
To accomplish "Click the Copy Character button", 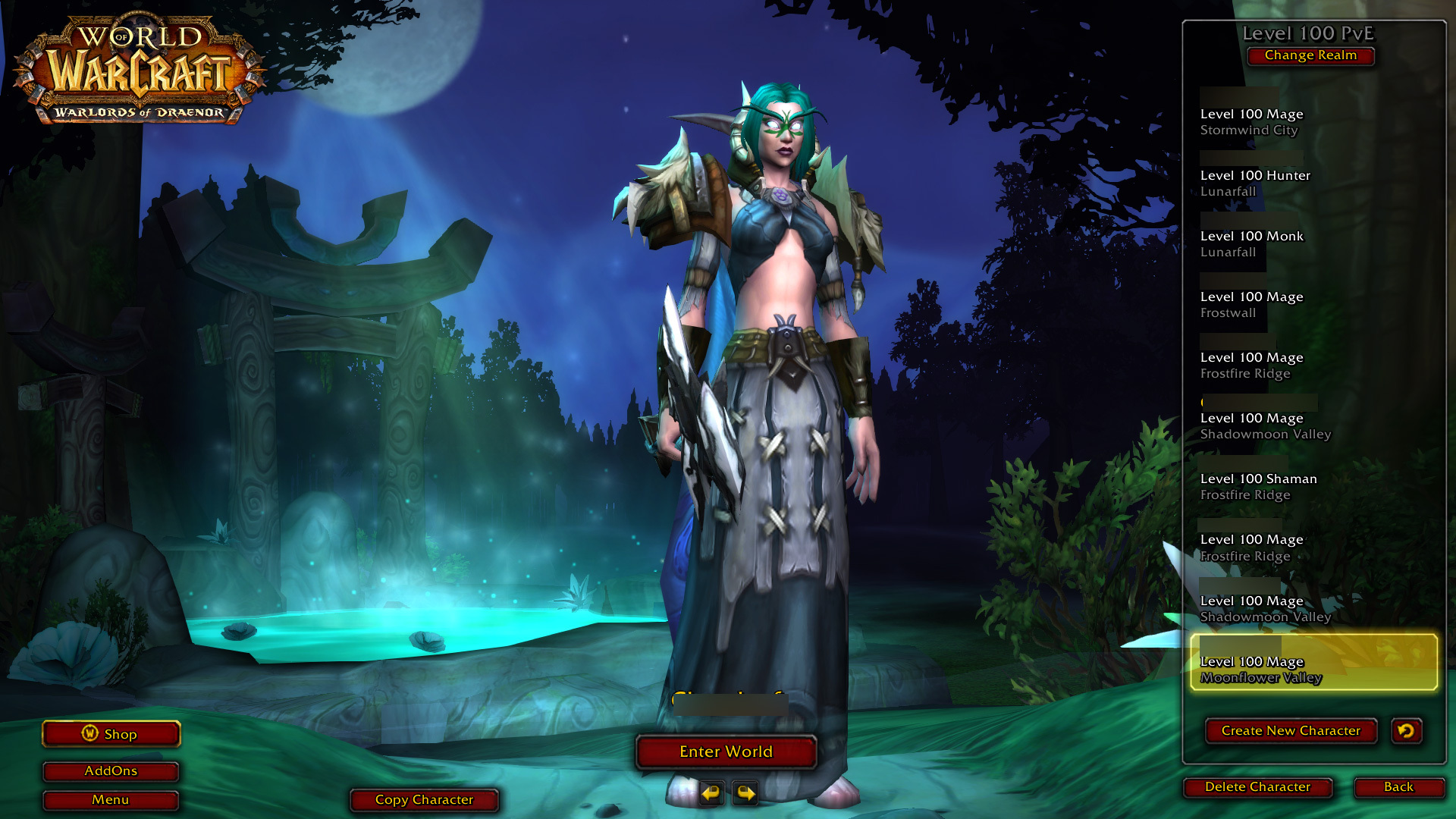I will coord(424,799).
